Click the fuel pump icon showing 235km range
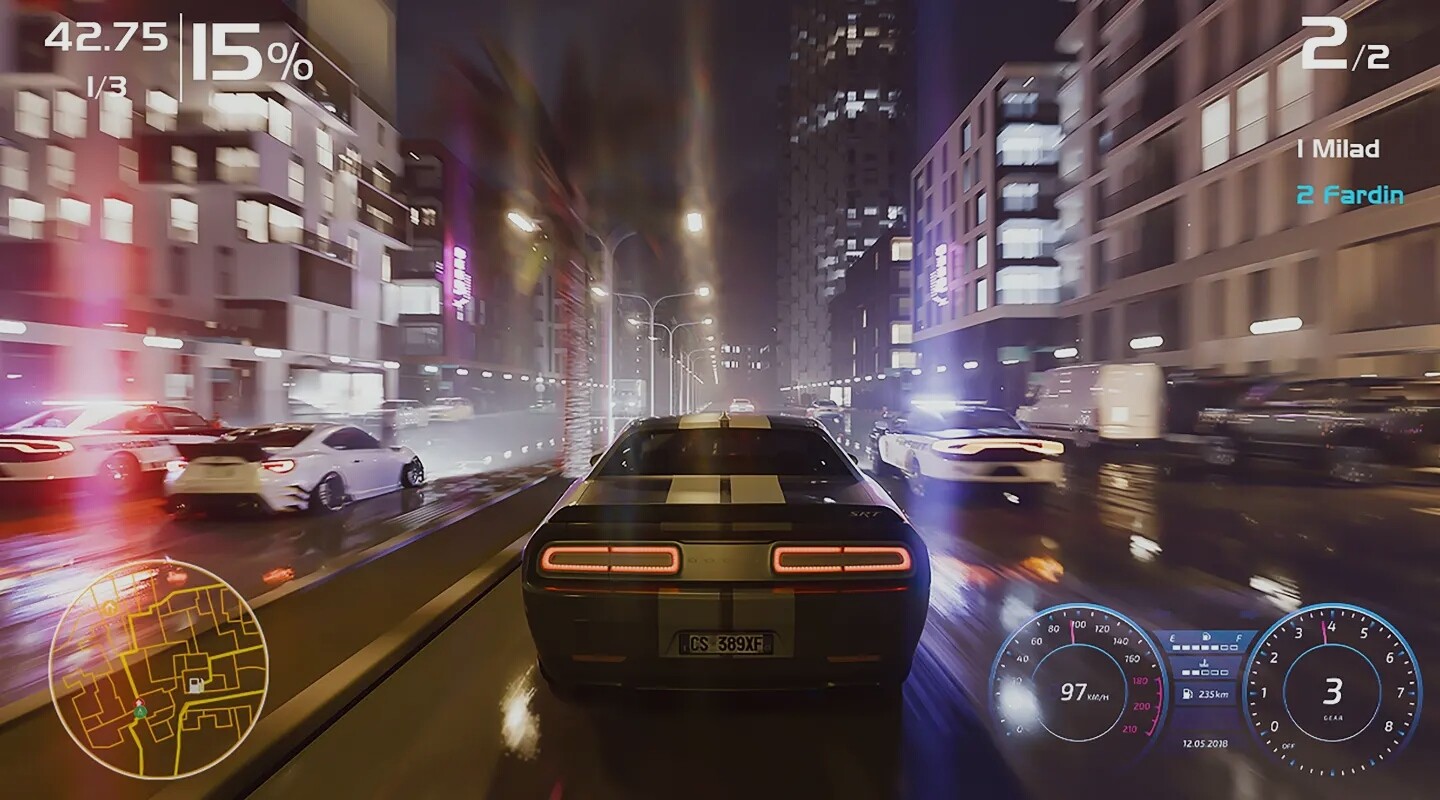 tap(1187, 694)
